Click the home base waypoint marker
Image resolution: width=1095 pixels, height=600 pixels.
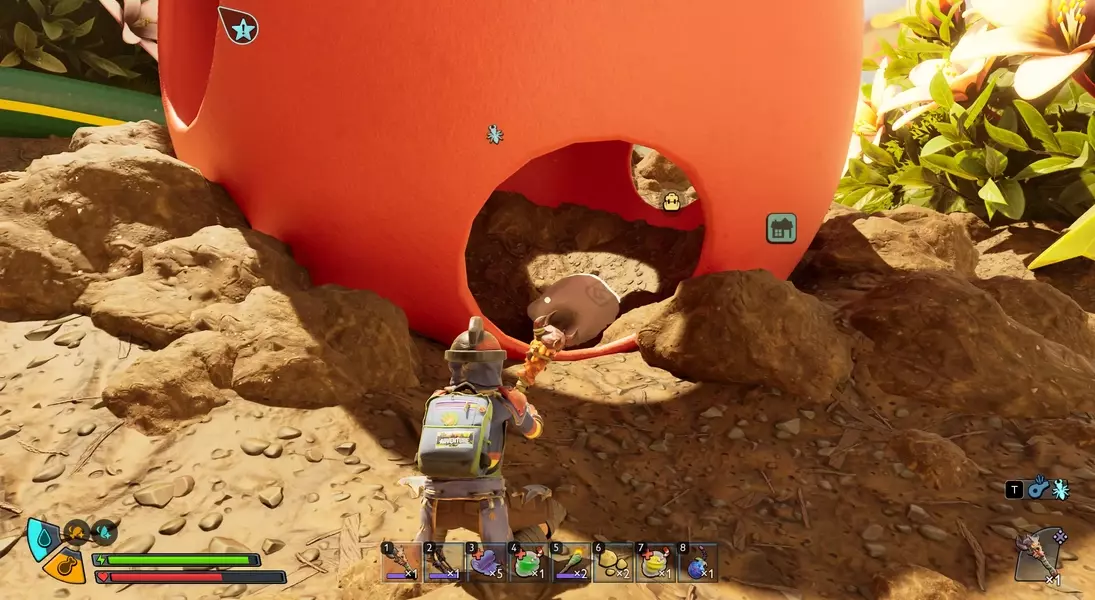point(781,228)
